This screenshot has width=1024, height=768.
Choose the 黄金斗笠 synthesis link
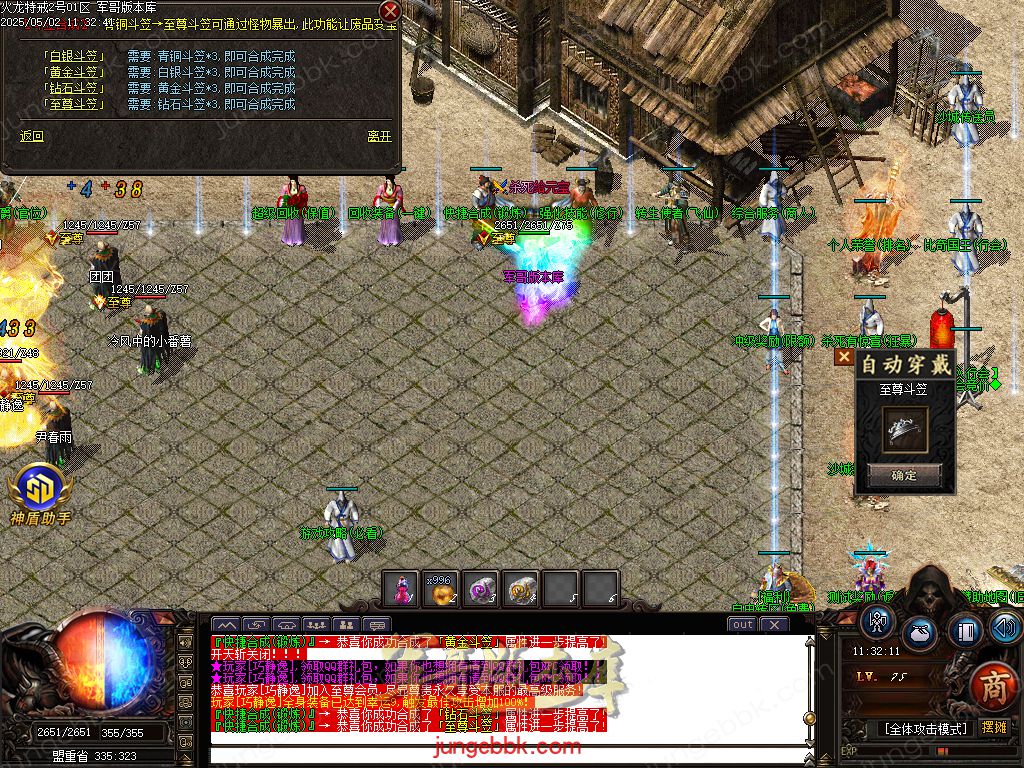(x=75, y=72)
